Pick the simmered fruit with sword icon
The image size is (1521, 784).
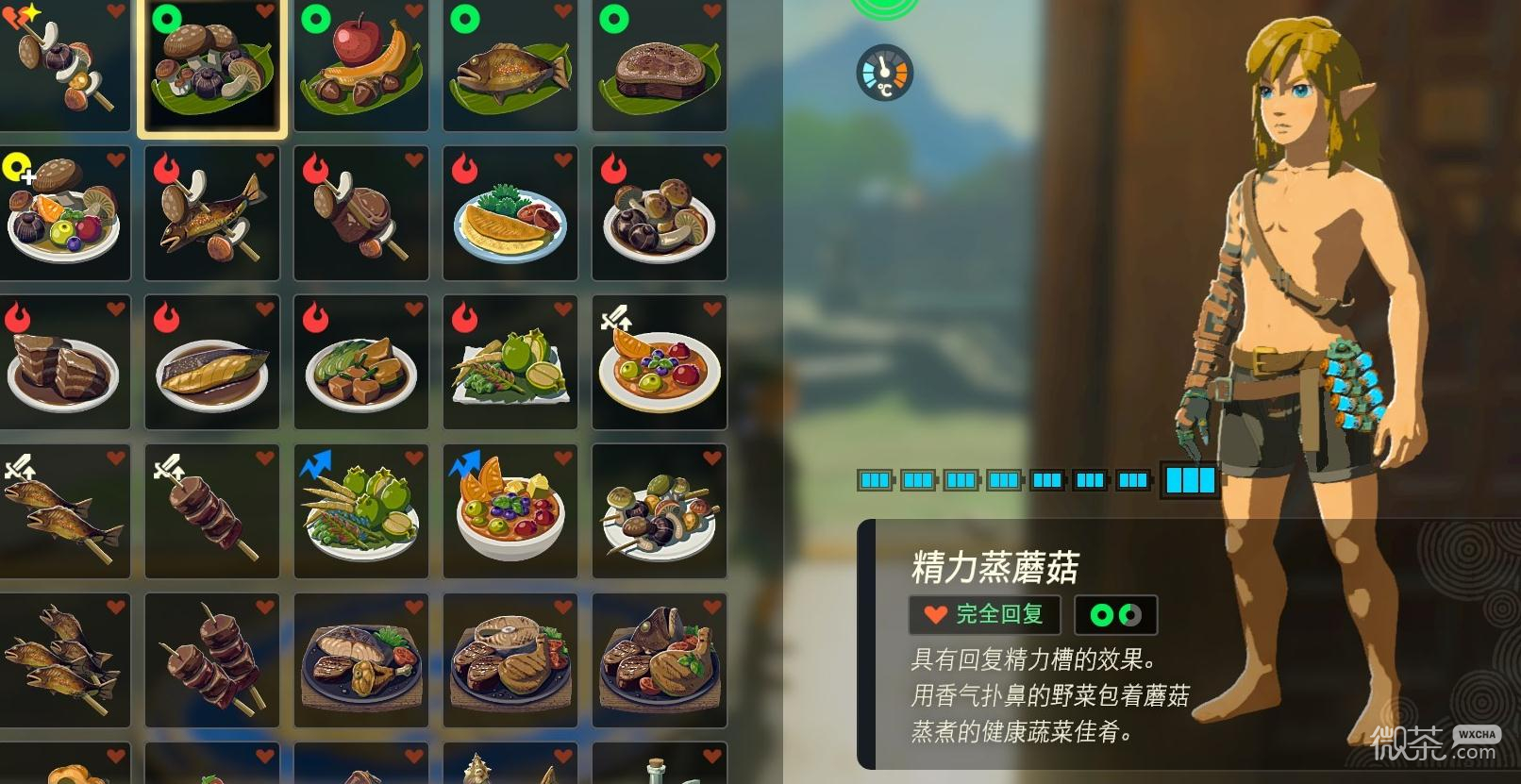click(660, 363)
